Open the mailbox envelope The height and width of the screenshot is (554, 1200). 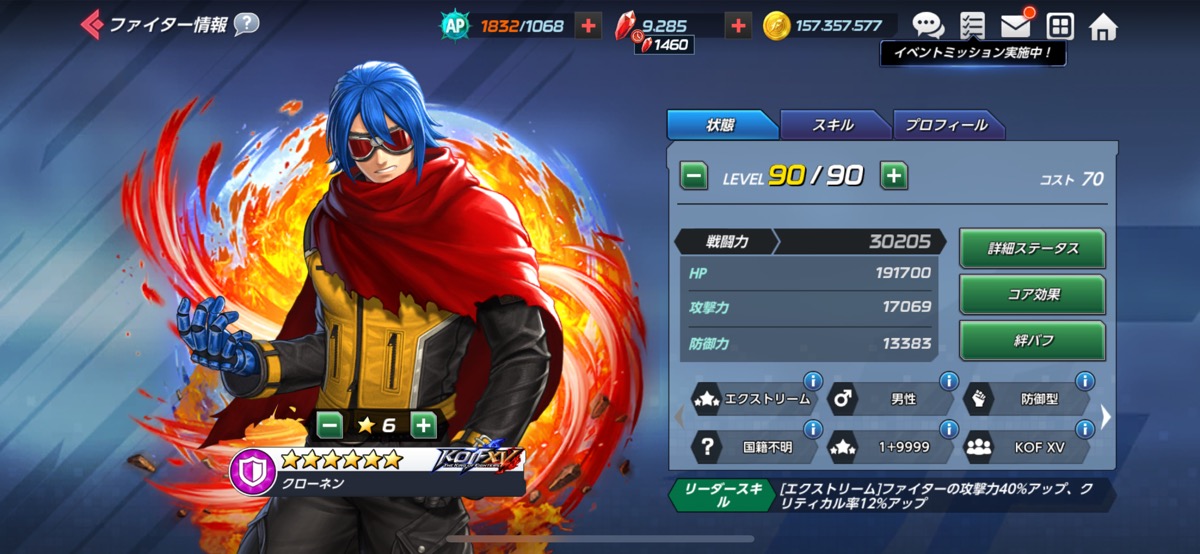pos(1015,26)
